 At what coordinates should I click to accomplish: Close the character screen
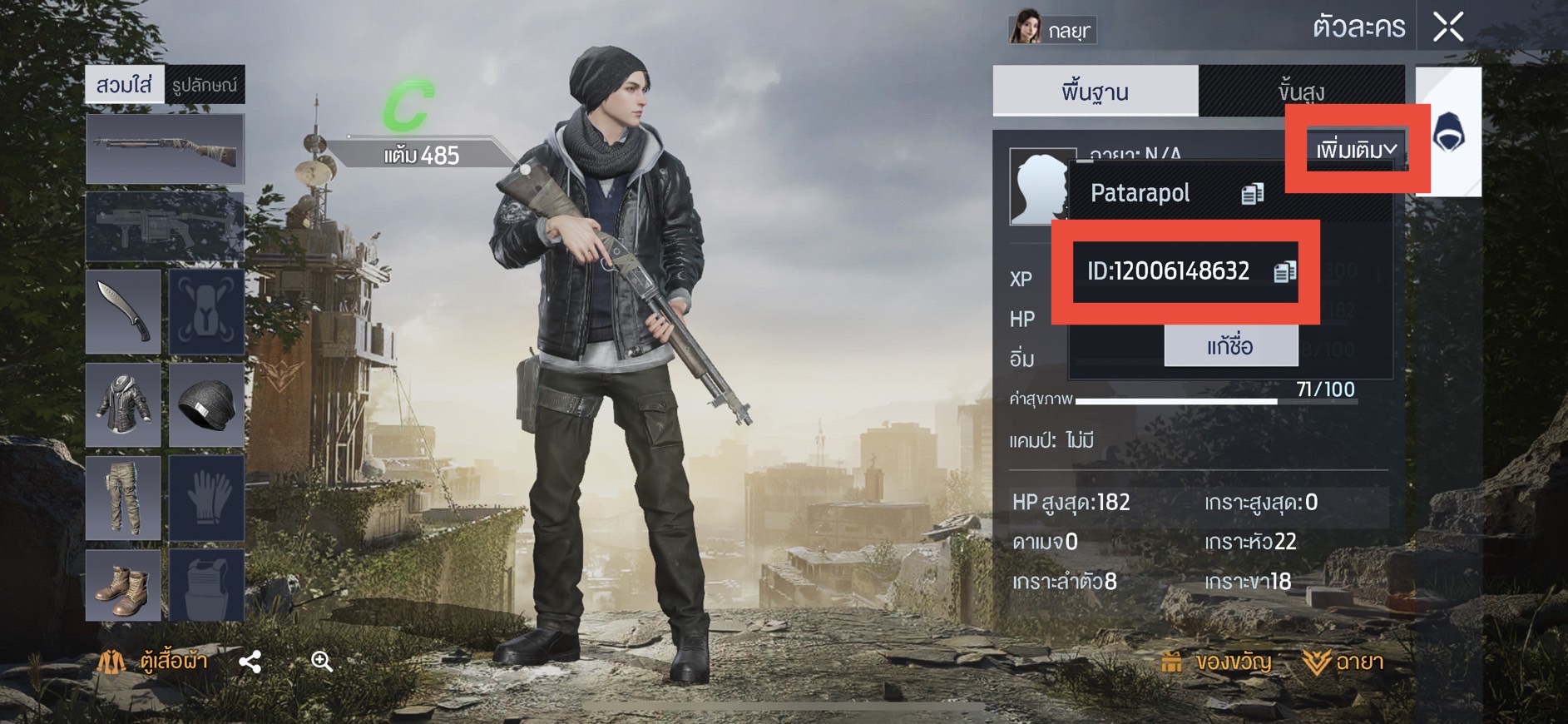1447,27
